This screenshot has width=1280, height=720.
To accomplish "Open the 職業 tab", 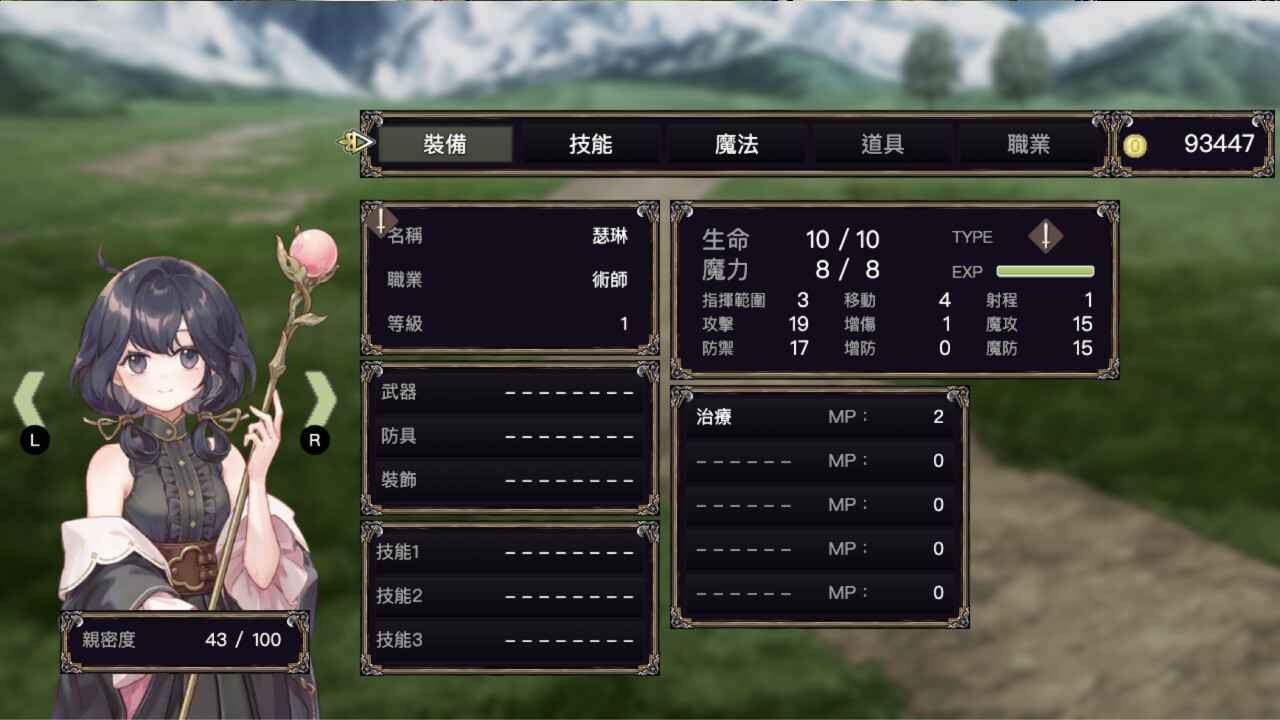I will 1029,144.
